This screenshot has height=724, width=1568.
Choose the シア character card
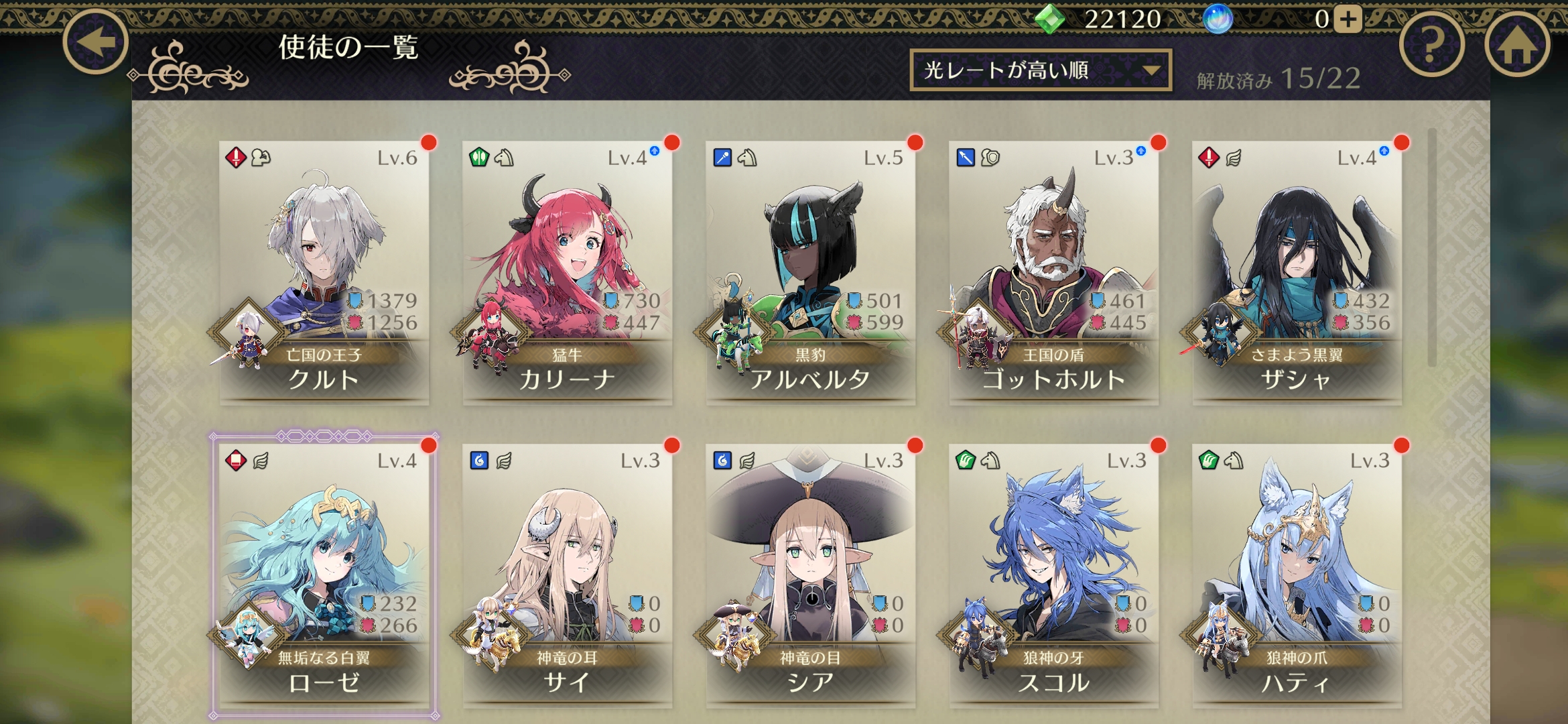pos(810,575)
